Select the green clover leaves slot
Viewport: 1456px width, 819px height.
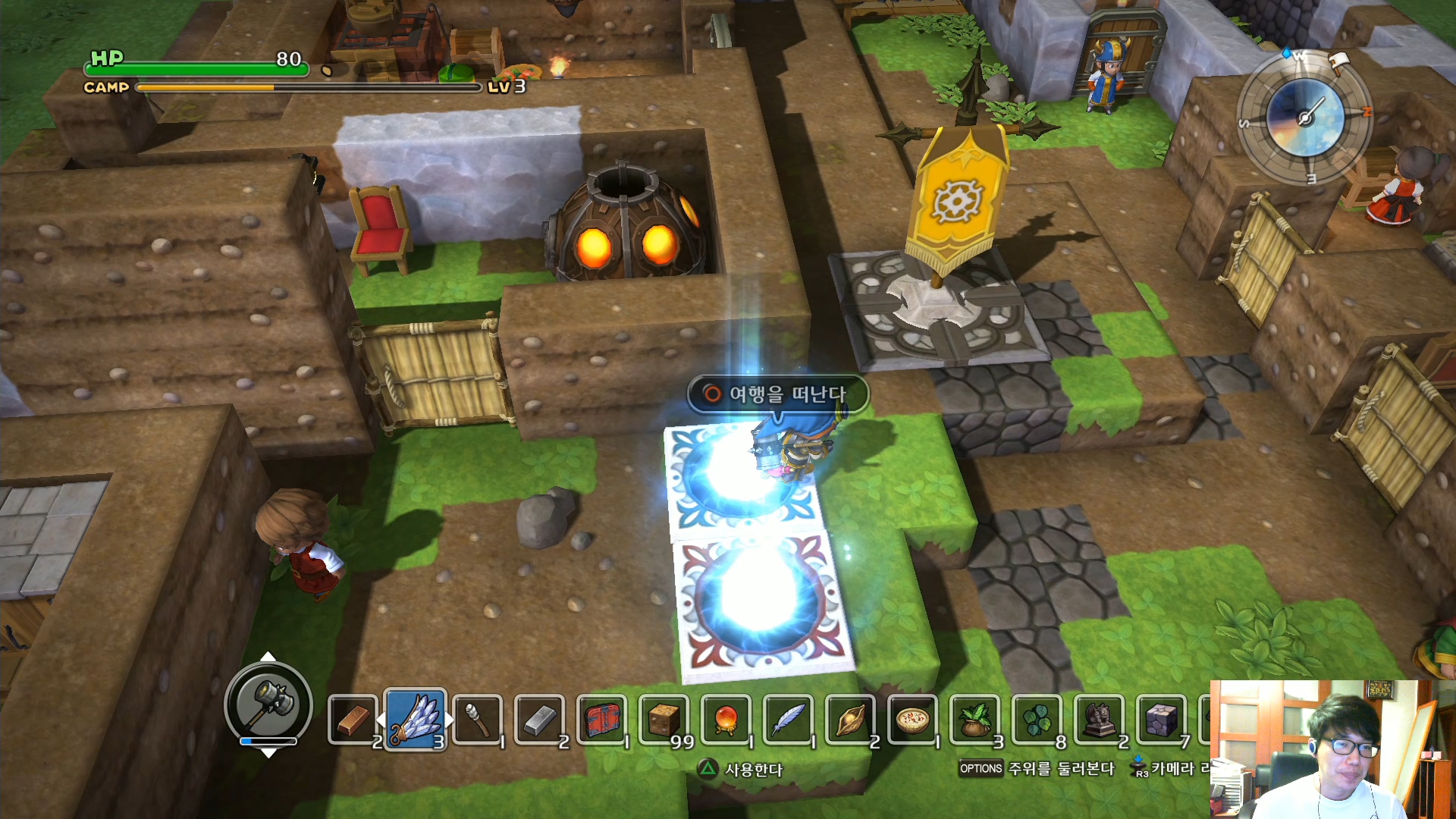[1037, 720]
